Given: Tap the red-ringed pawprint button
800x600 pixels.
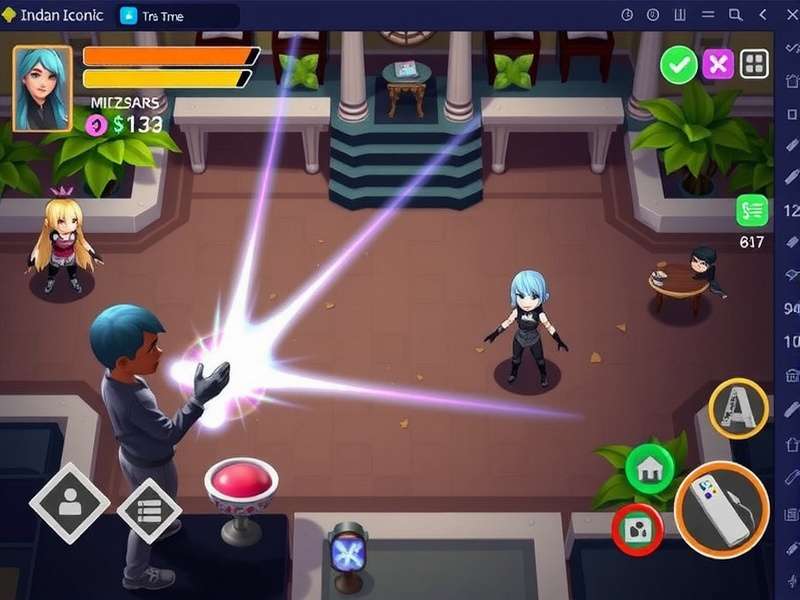Looking at the screenshot, I should (637, 528).
